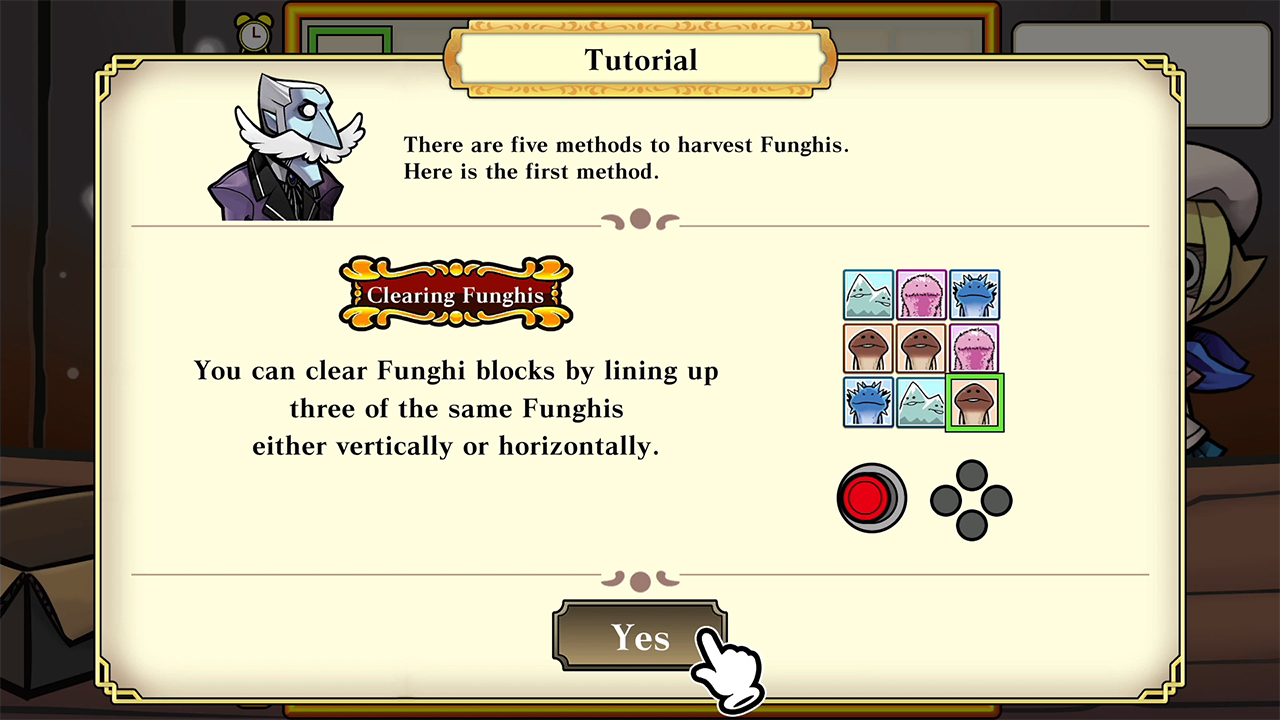The height and width of the screenshot is (720, 1280).
Task: Click the iceberg tile in the bottom row
Action: click(x=921, y=402)
